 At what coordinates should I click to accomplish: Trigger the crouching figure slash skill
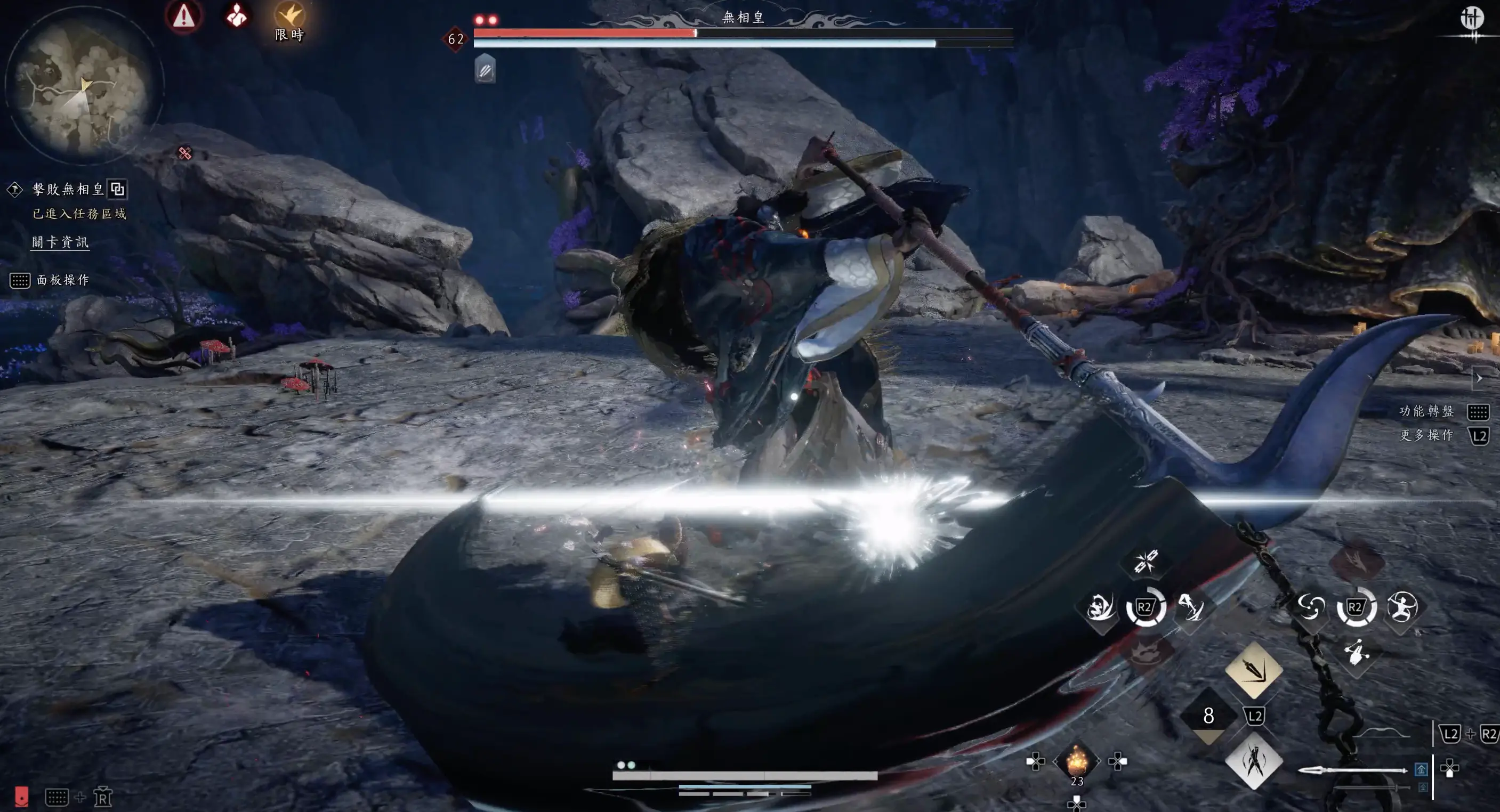(x=1101, y=608)
